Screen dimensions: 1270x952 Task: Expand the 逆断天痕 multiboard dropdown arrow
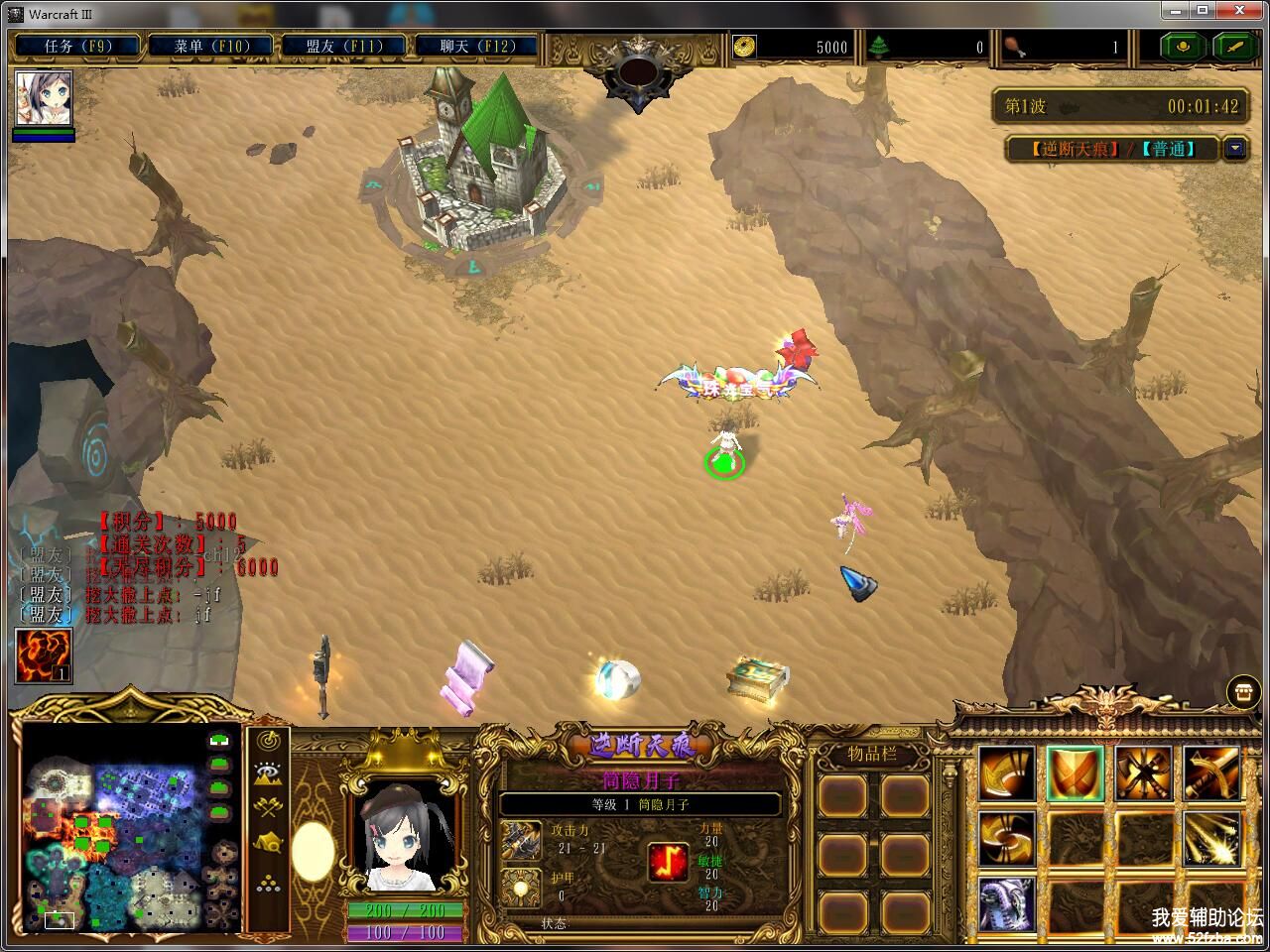1234,149
